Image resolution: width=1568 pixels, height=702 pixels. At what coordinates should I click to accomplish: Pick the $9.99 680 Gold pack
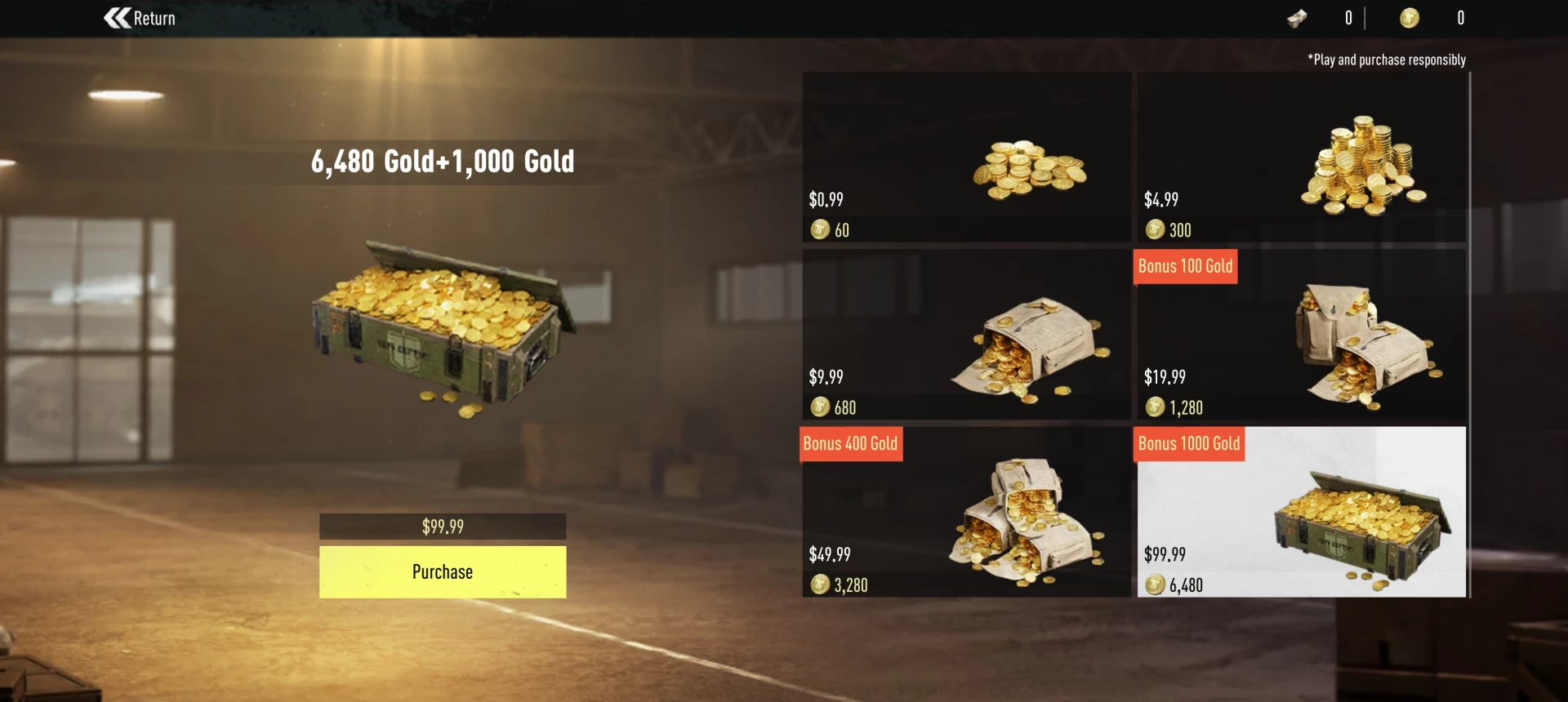pyautogui.click(x=966, y=335)
